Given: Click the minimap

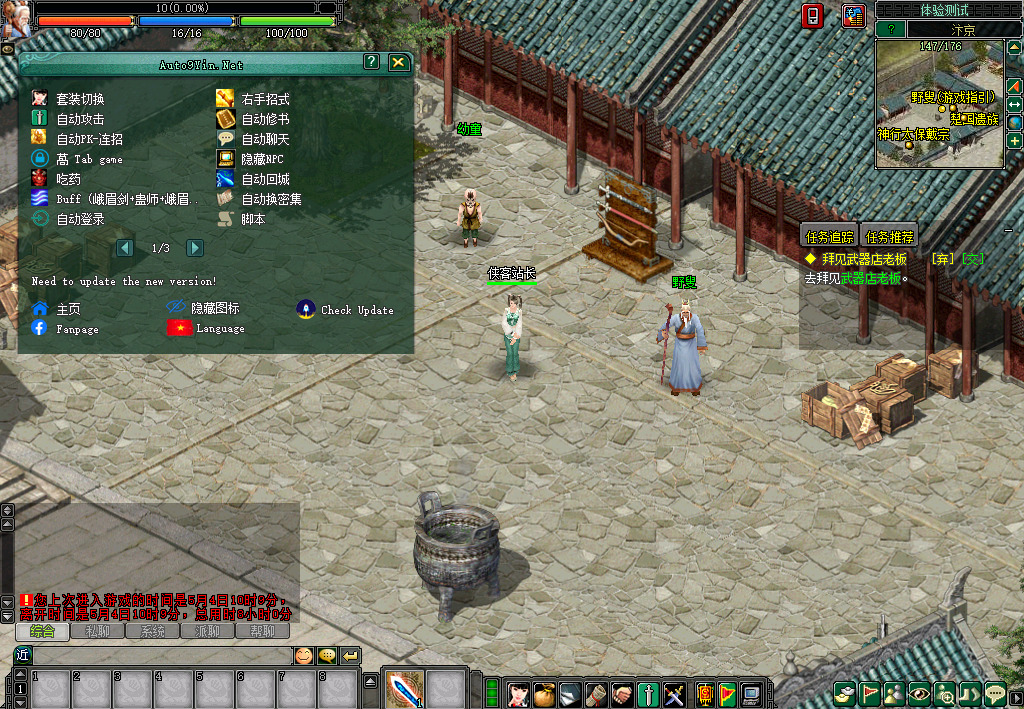Looking at the screenshot, I should pos(938,104).
